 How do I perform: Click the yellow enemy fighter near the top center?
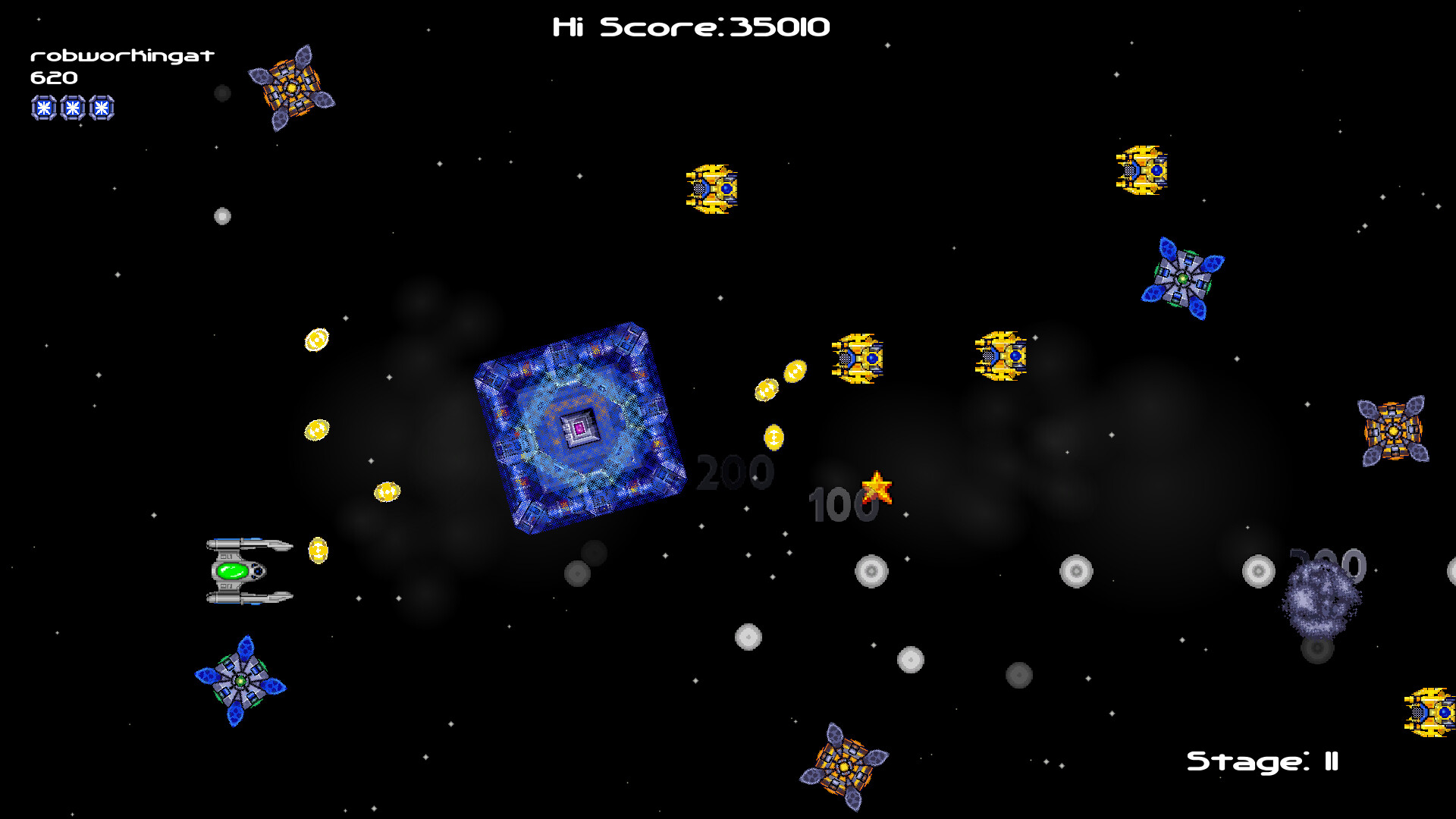point(711,190)
